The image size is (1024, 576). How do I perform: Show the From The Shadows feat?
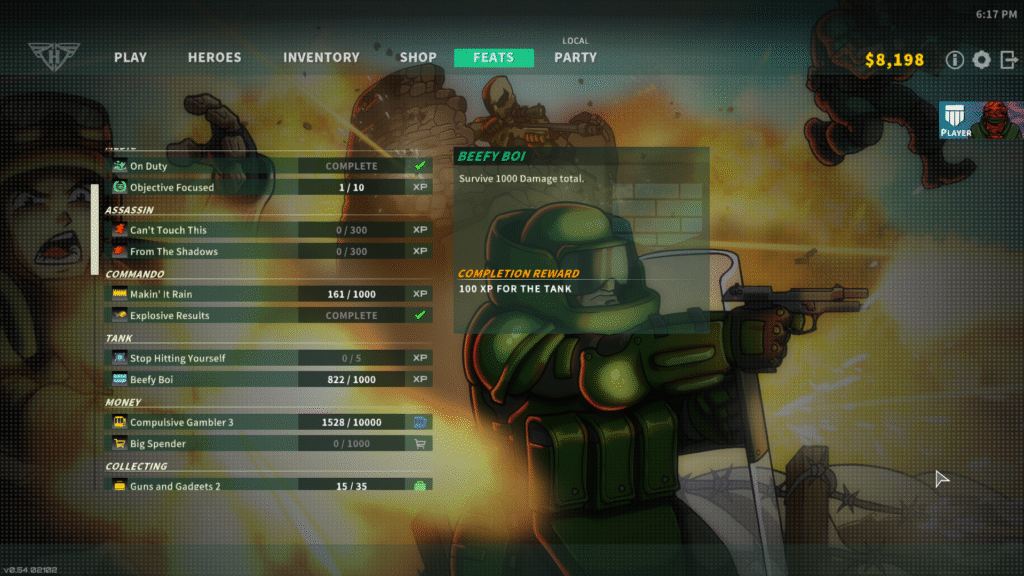click(x=268, y=252)
